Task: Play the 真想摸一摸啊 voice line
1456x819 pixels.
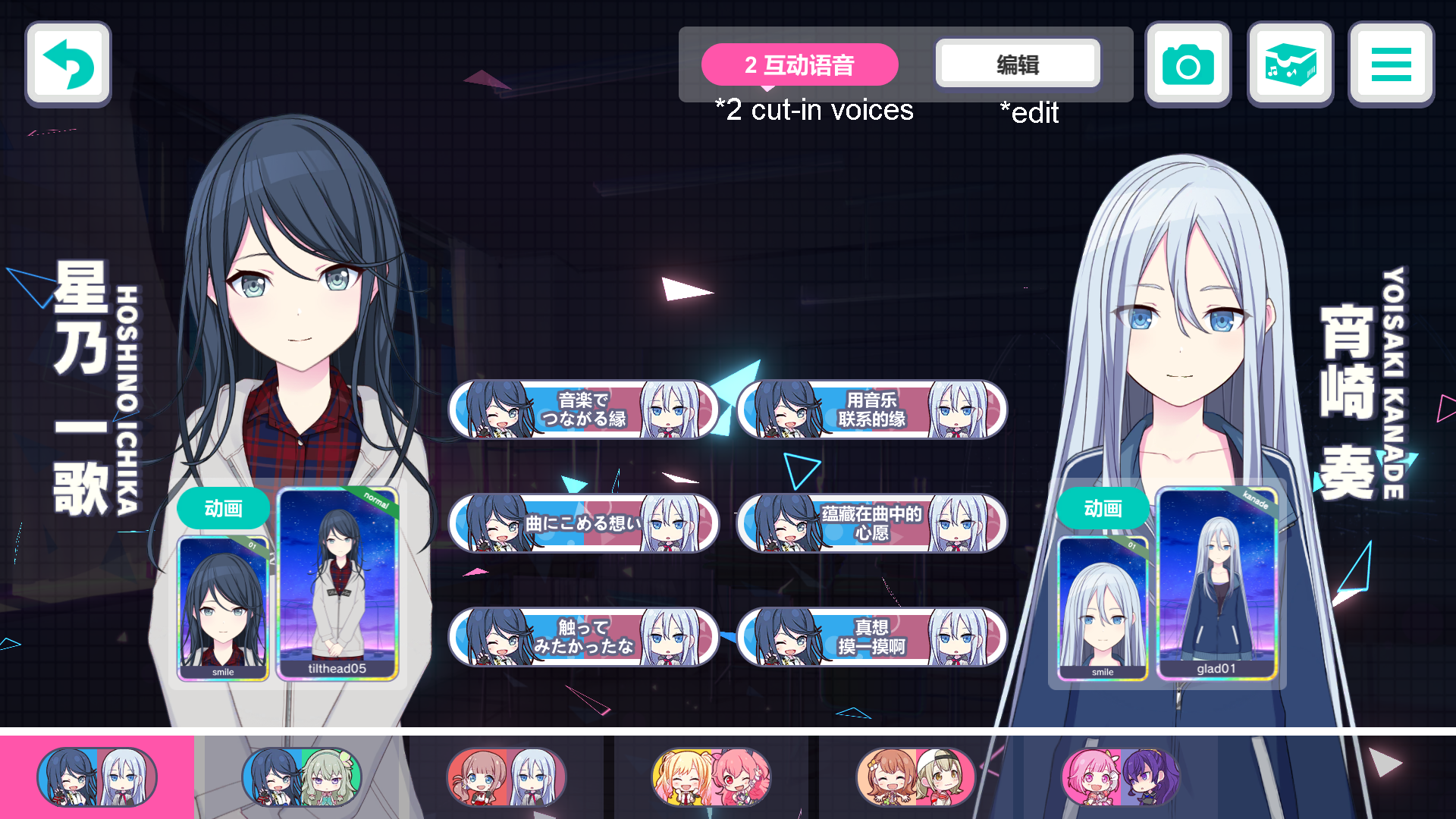Action: (x=871, y=637)
